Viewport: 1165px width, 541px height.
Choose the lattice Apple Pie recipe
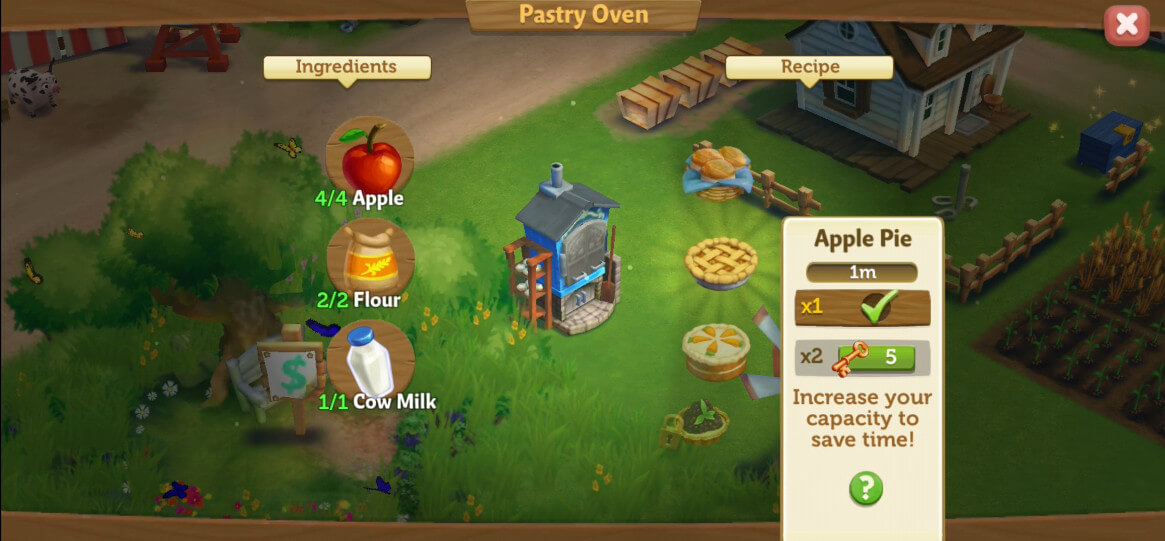click(x=721, y=262)
